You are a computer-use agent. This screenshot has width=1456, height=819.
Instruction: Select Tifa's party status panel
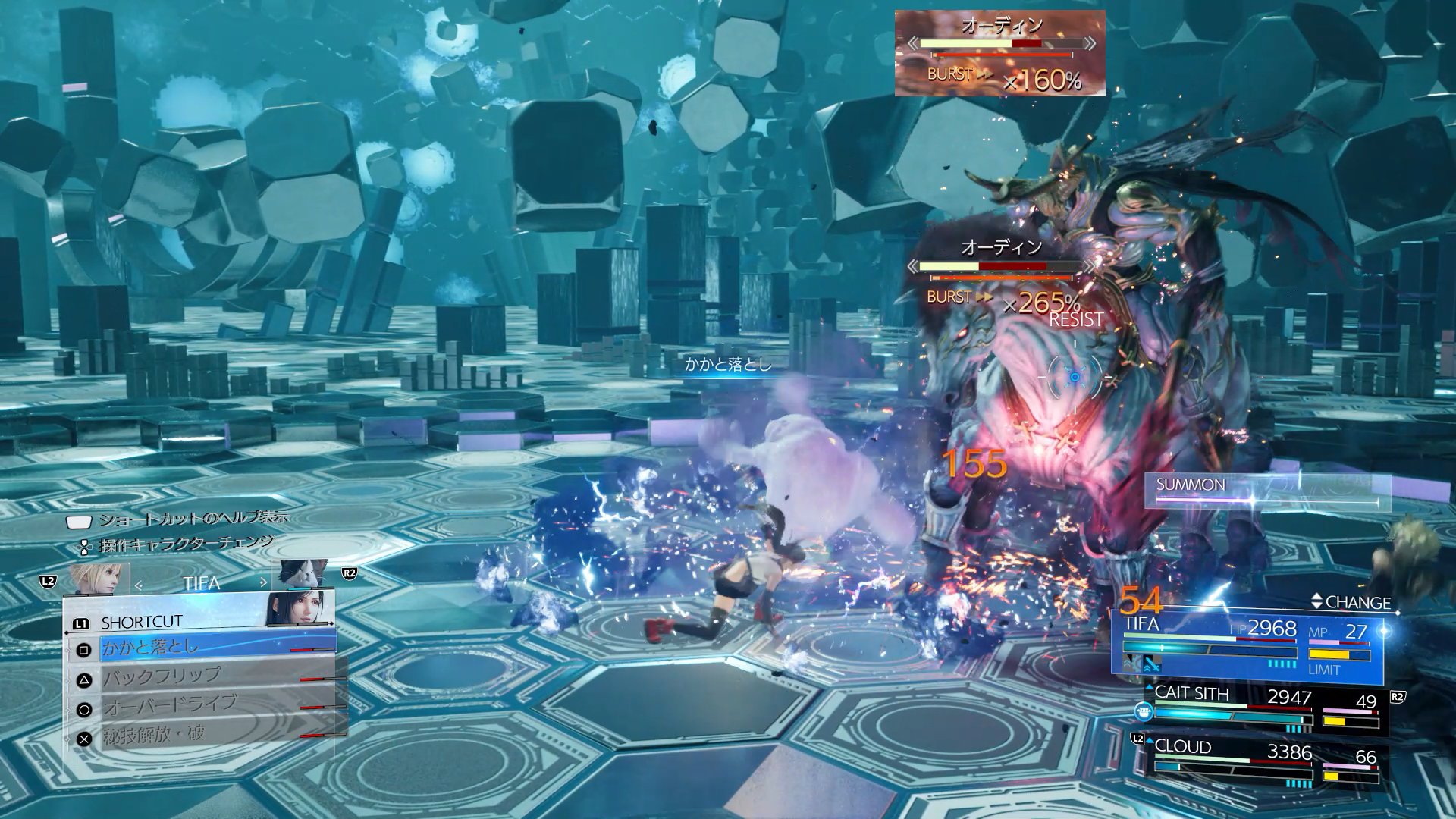(1247, 645)
